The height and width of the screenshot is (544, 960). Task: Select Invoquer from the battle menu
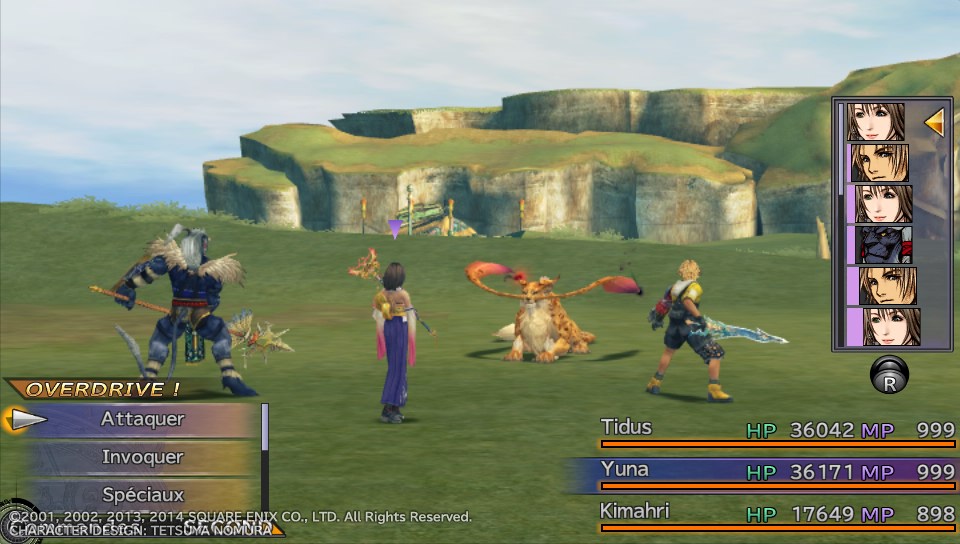click(x=142, y=457)
